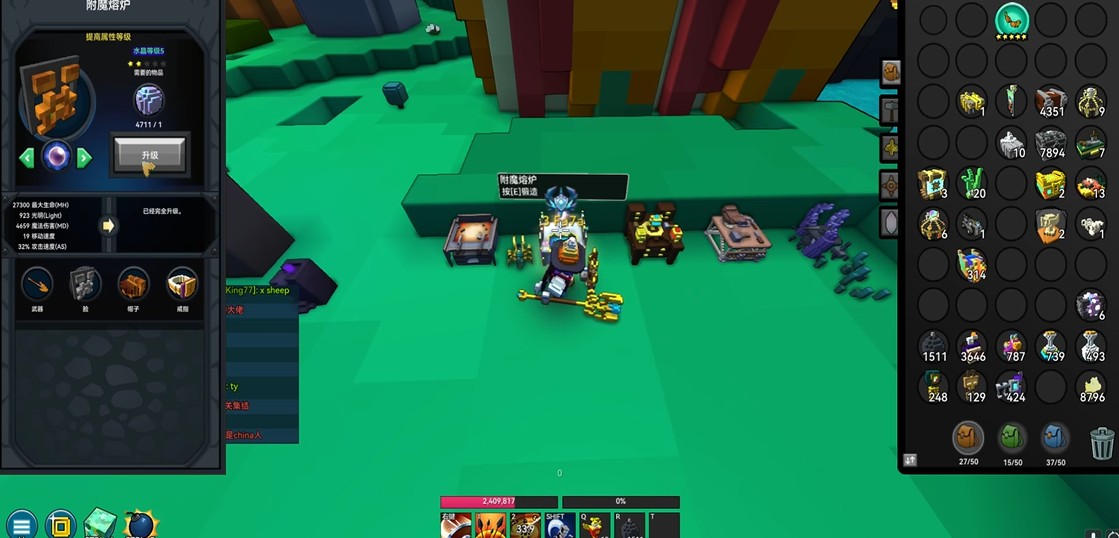Choose the 武器 weapon equipment slot
1119x538 pixels.
tap(38, 285)
